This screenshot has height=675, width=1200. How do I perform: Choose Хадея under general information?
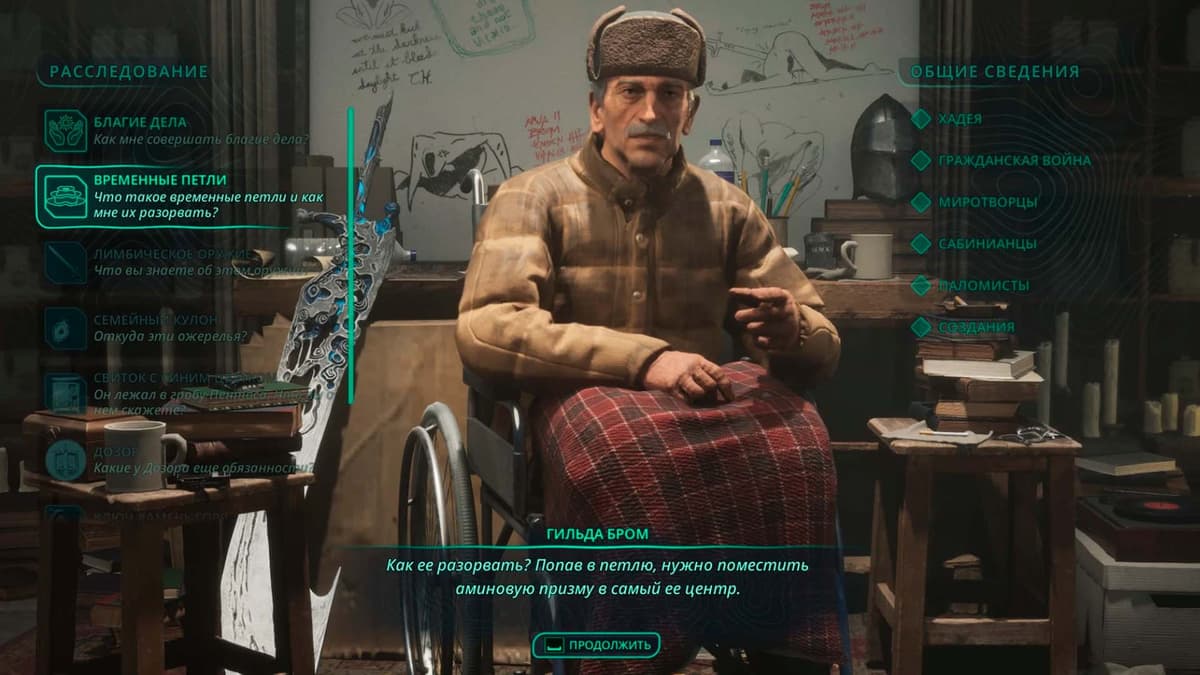coord(959,119)
